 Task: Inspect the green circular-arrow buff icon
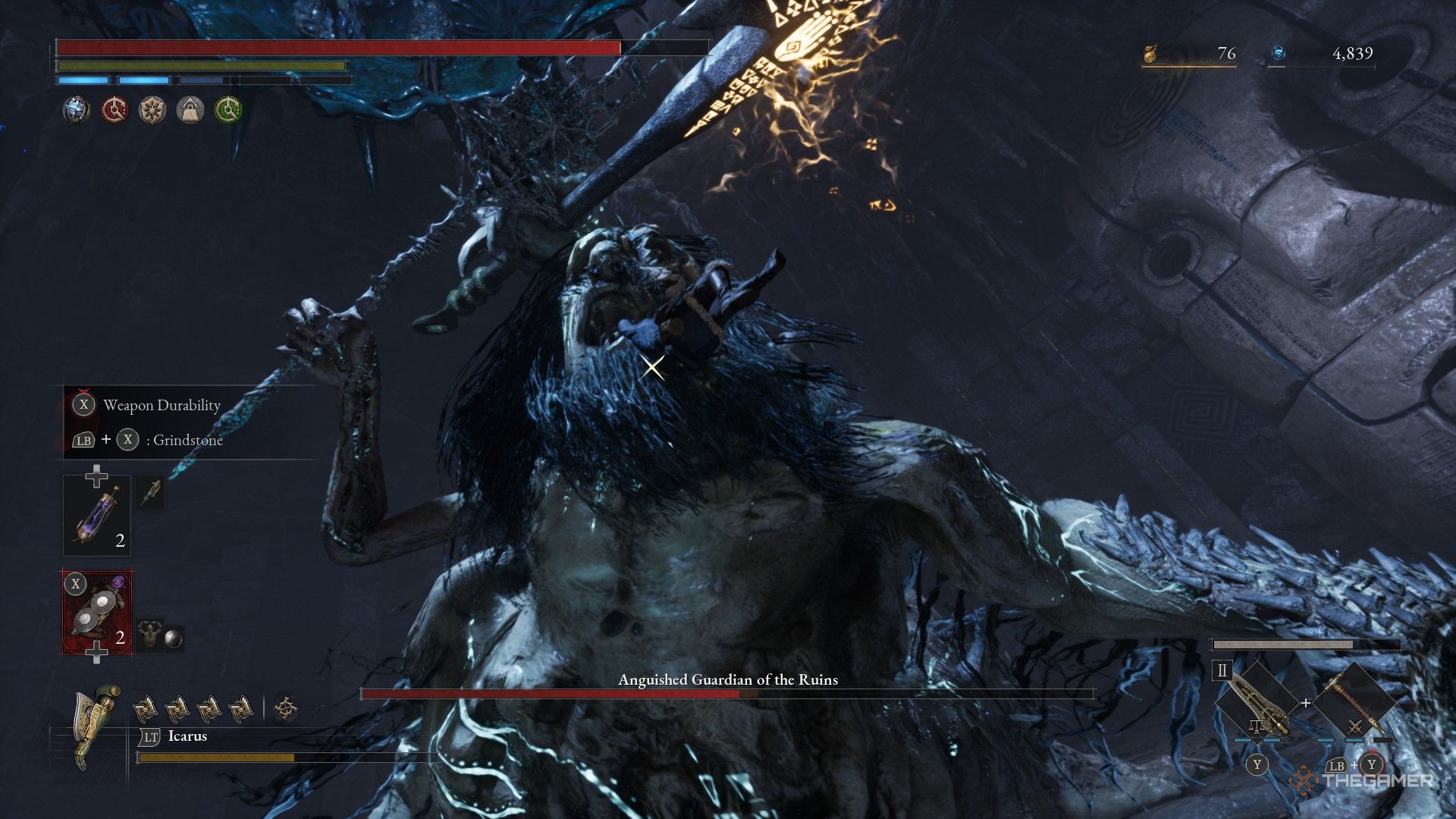point(227,110)
